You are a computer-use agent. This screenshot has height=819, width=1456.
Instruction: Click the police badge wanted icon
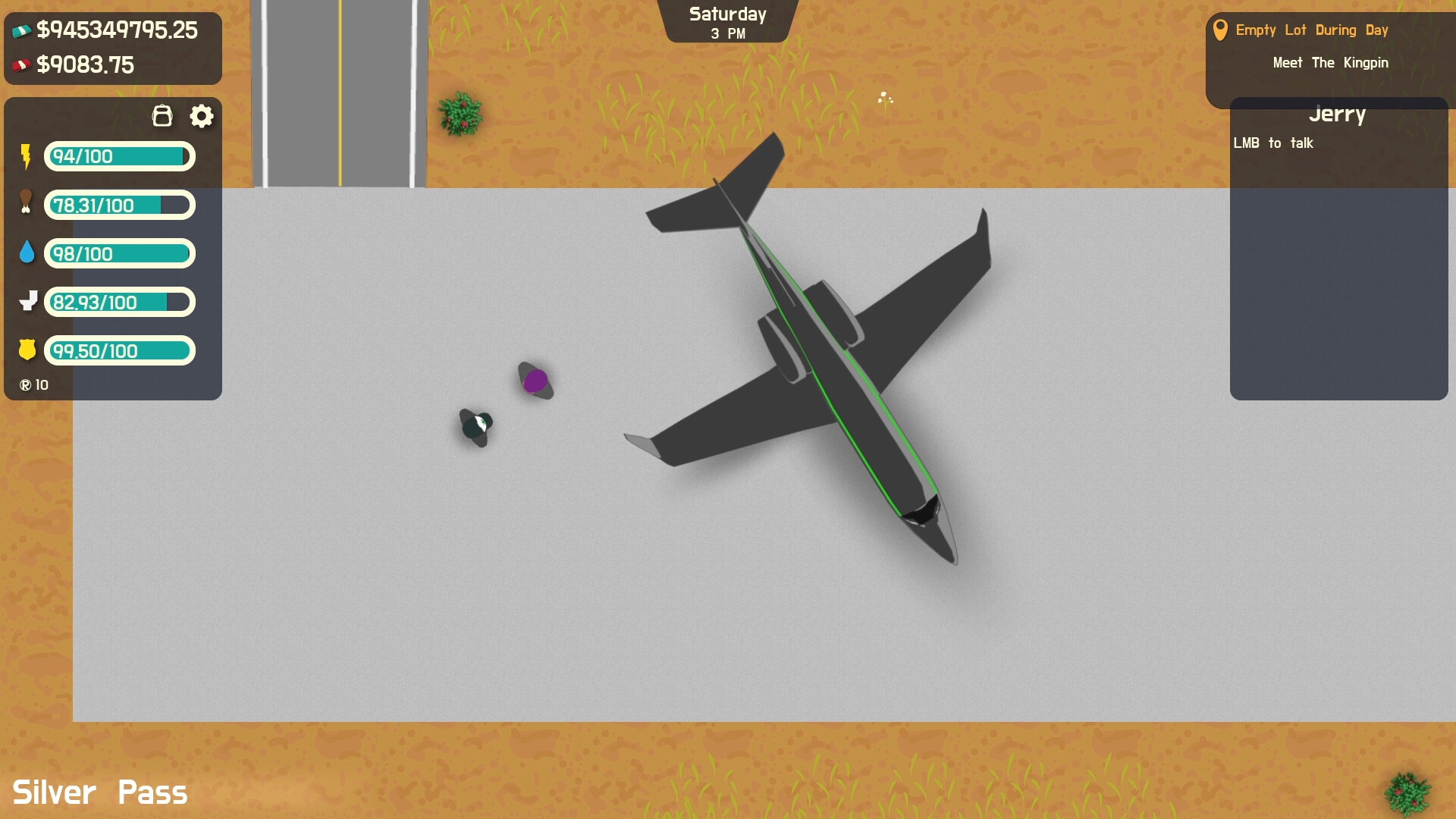27,350
